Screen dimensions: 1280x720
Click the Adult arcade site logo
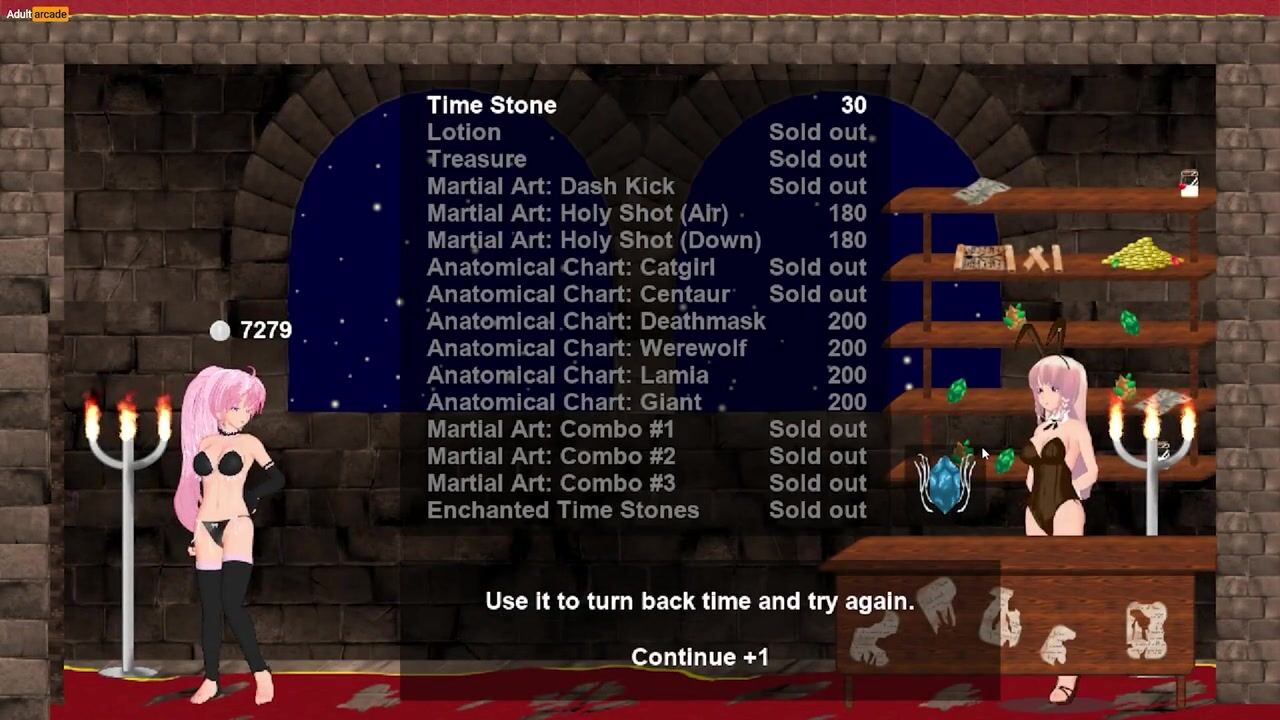click(36, 14)
